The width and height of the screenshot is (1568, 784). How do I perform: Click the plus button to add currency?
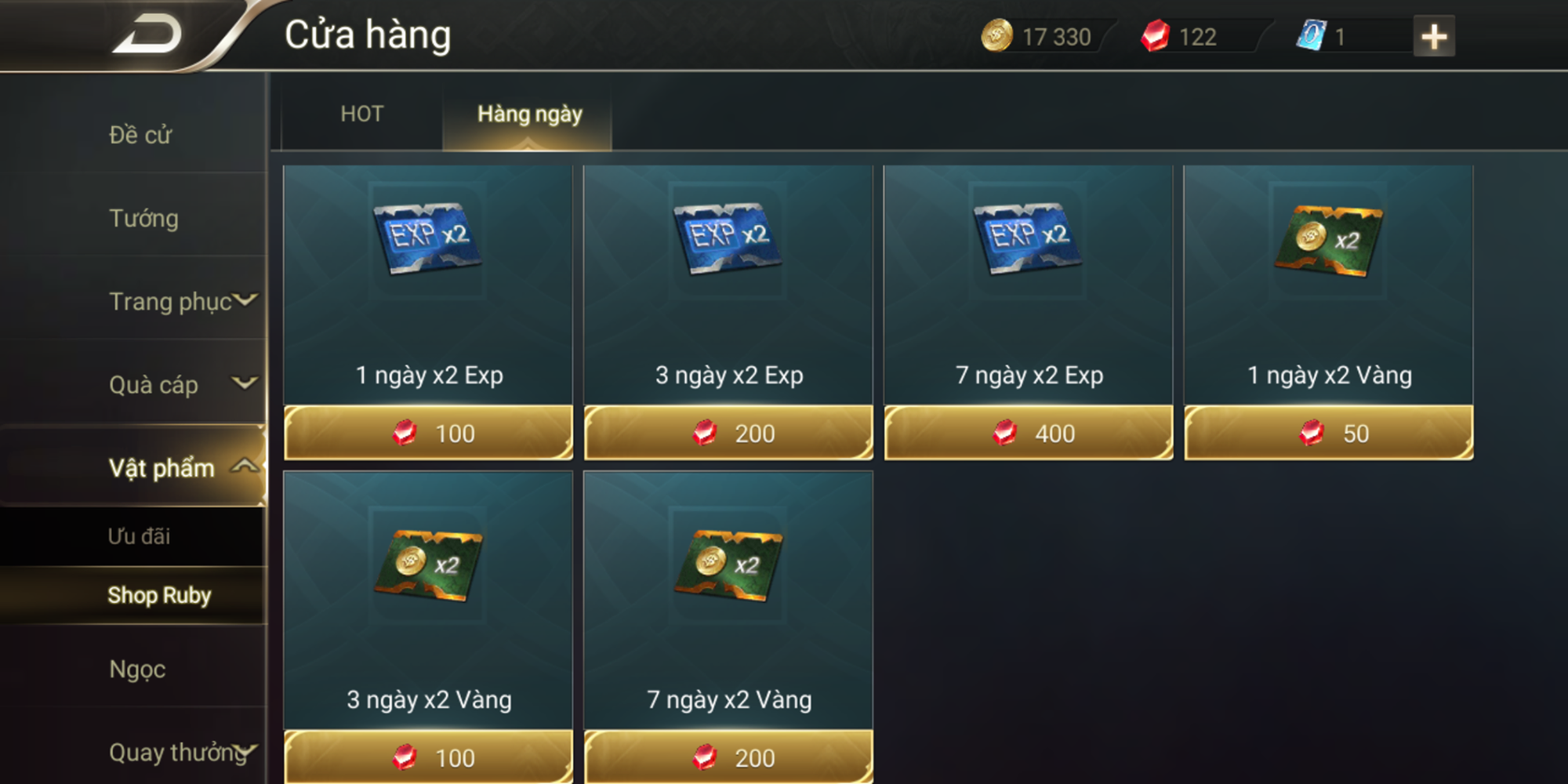[x=1433, y=35]
